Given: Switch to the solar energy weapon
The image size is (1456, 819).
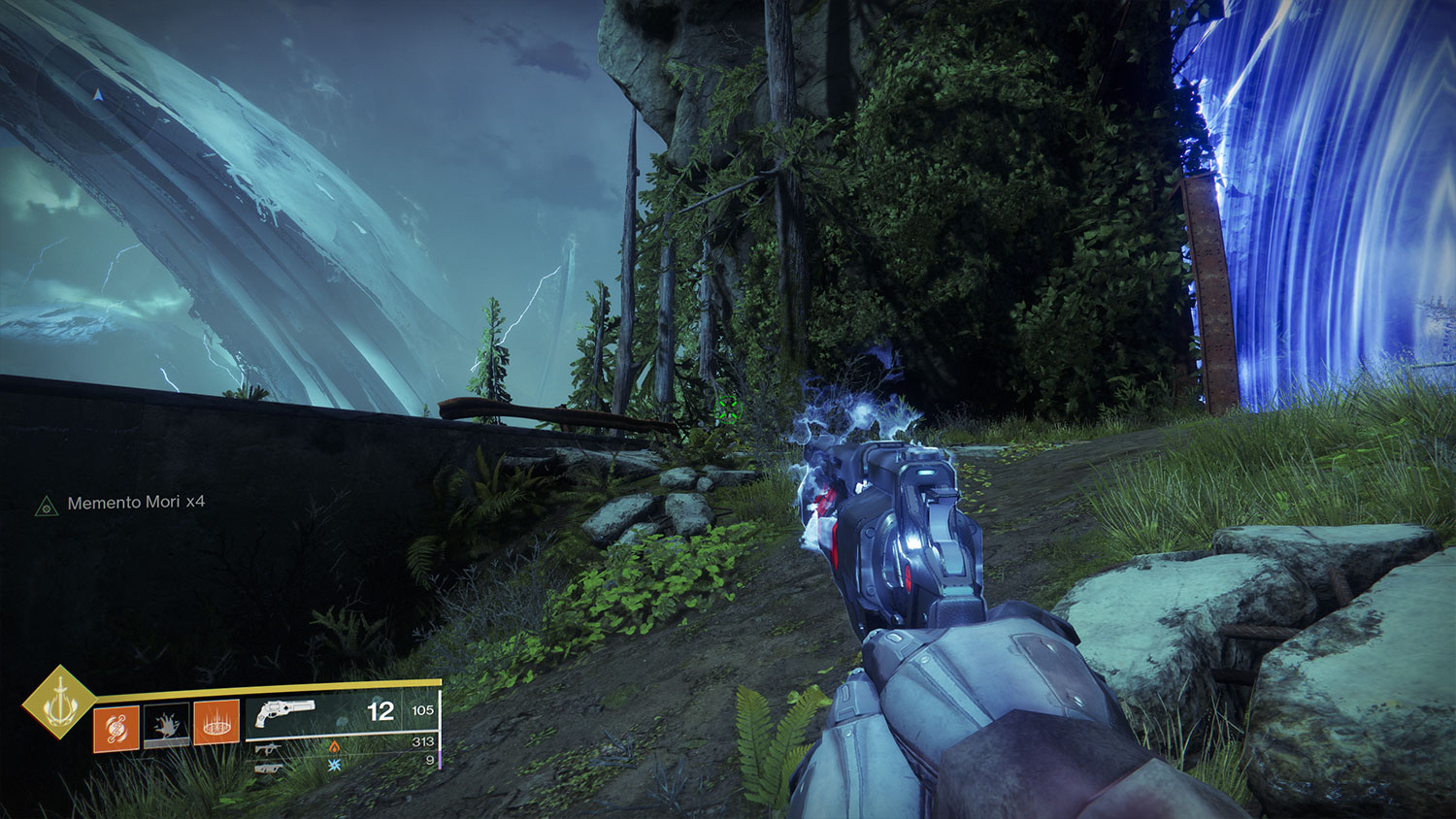Looking at the screenshot, I should [x=269, y=747].
